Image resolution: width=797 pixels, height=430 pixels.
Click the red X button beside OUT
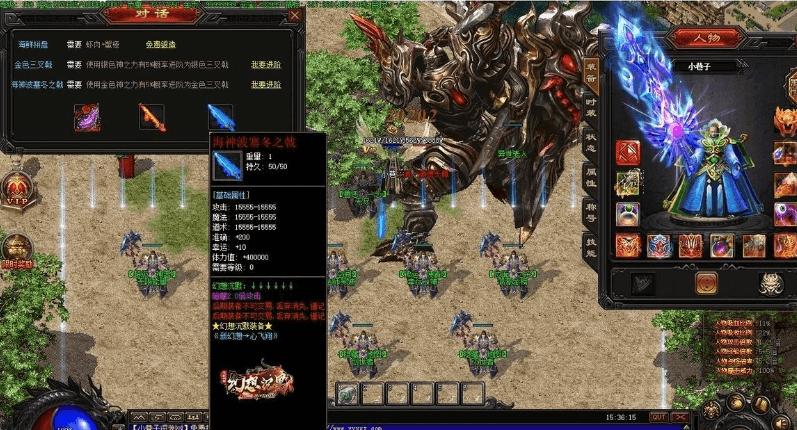coord(681,417)
